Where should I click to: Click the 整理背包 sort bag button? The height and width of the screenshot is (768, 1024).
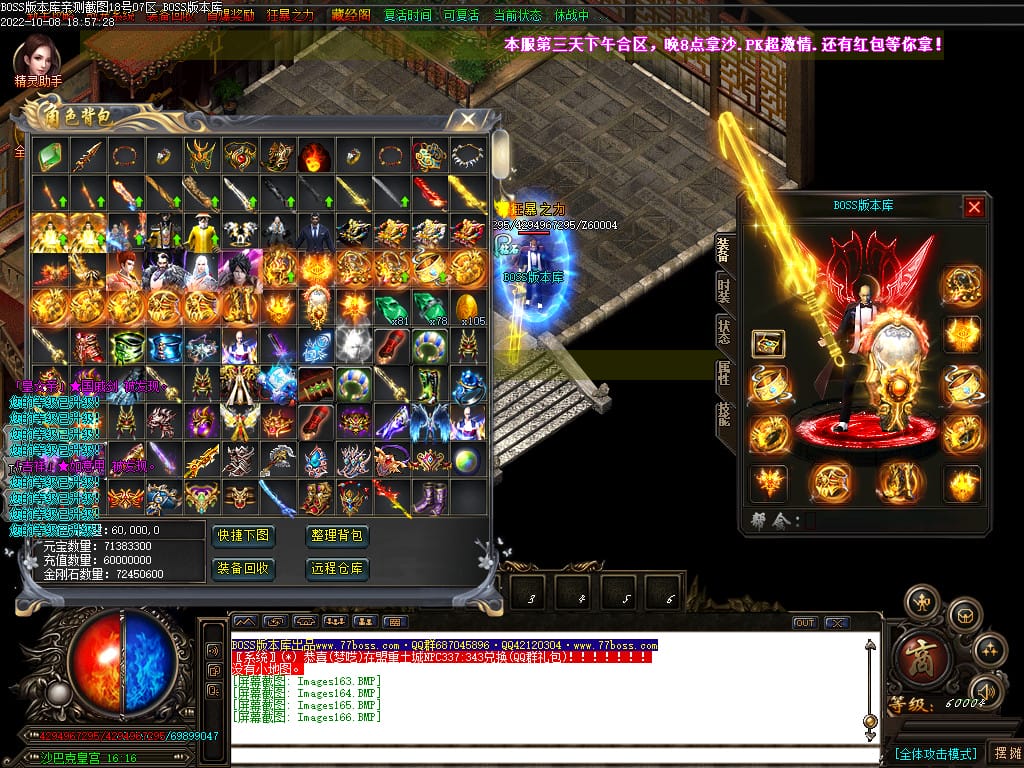[x=337, y=536]
